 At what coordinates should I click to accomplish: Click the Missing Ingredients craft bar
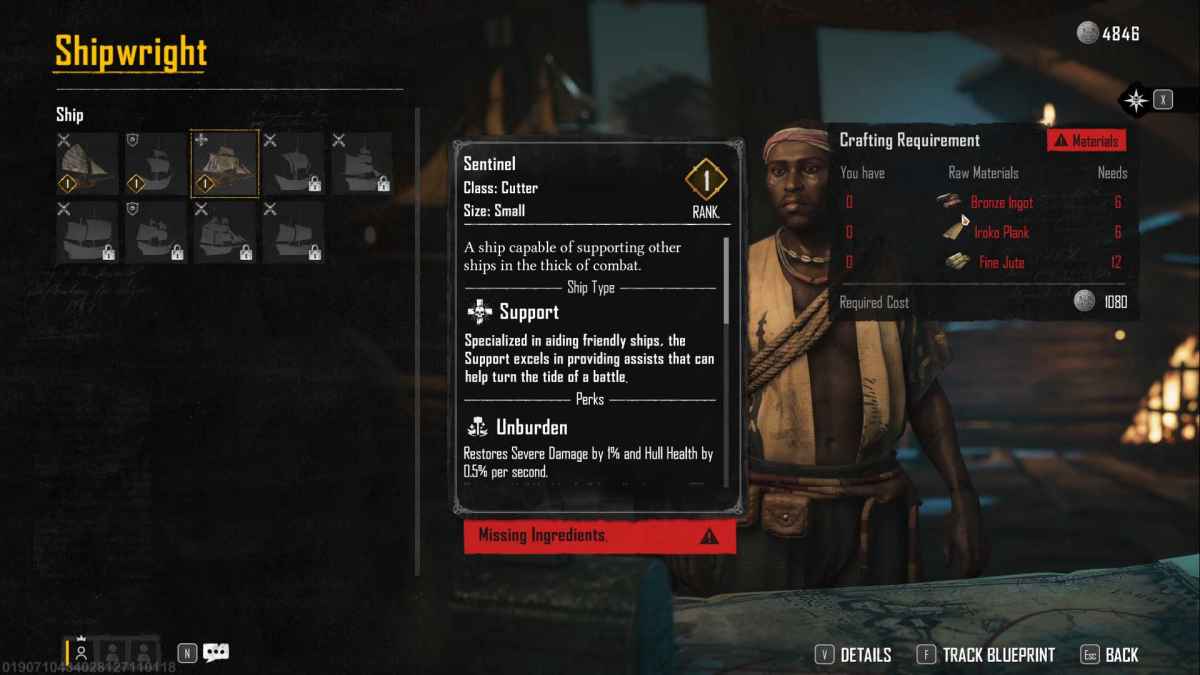pos(600,536)
